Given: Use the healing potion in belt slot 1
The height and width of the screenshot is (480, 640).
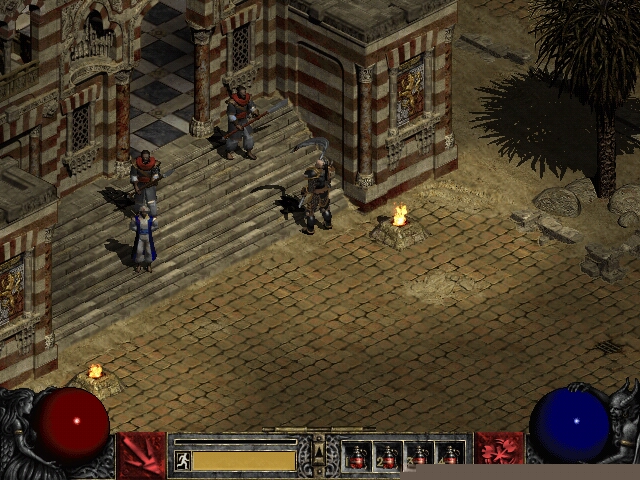Looking at the screenshot, I should [x=357, y=457].
